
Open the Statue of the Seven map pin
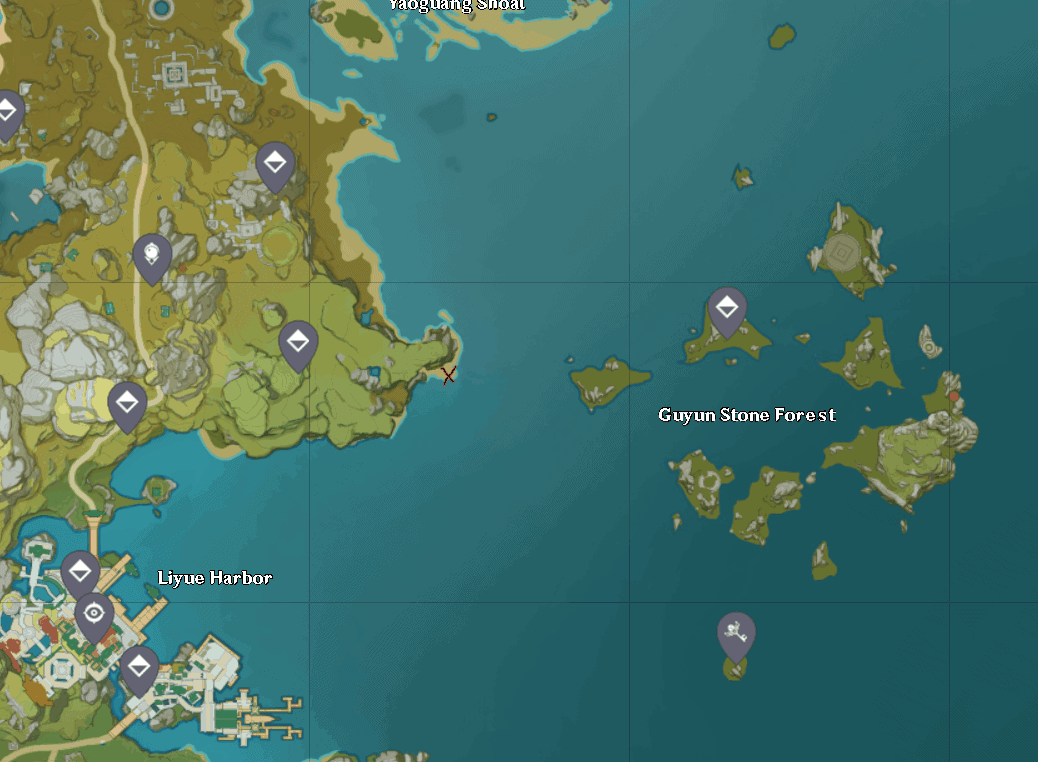[152, 255]
